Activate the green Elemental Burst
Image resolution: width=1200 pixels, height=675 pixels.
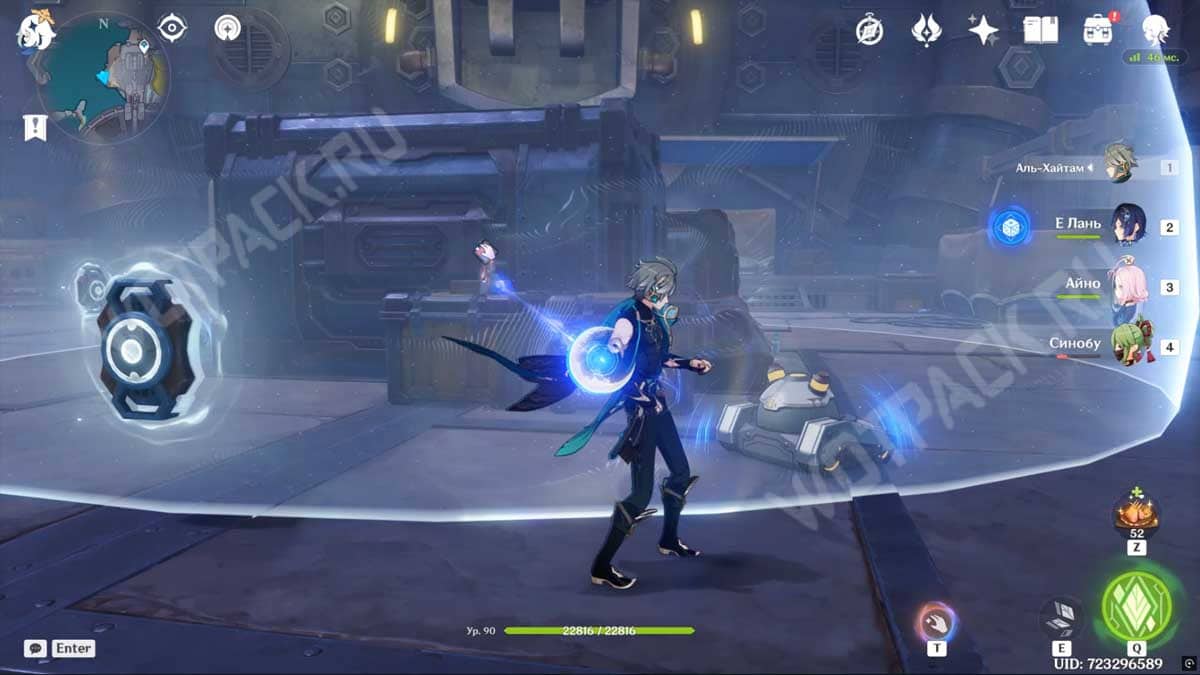[x=1136, y=607]
